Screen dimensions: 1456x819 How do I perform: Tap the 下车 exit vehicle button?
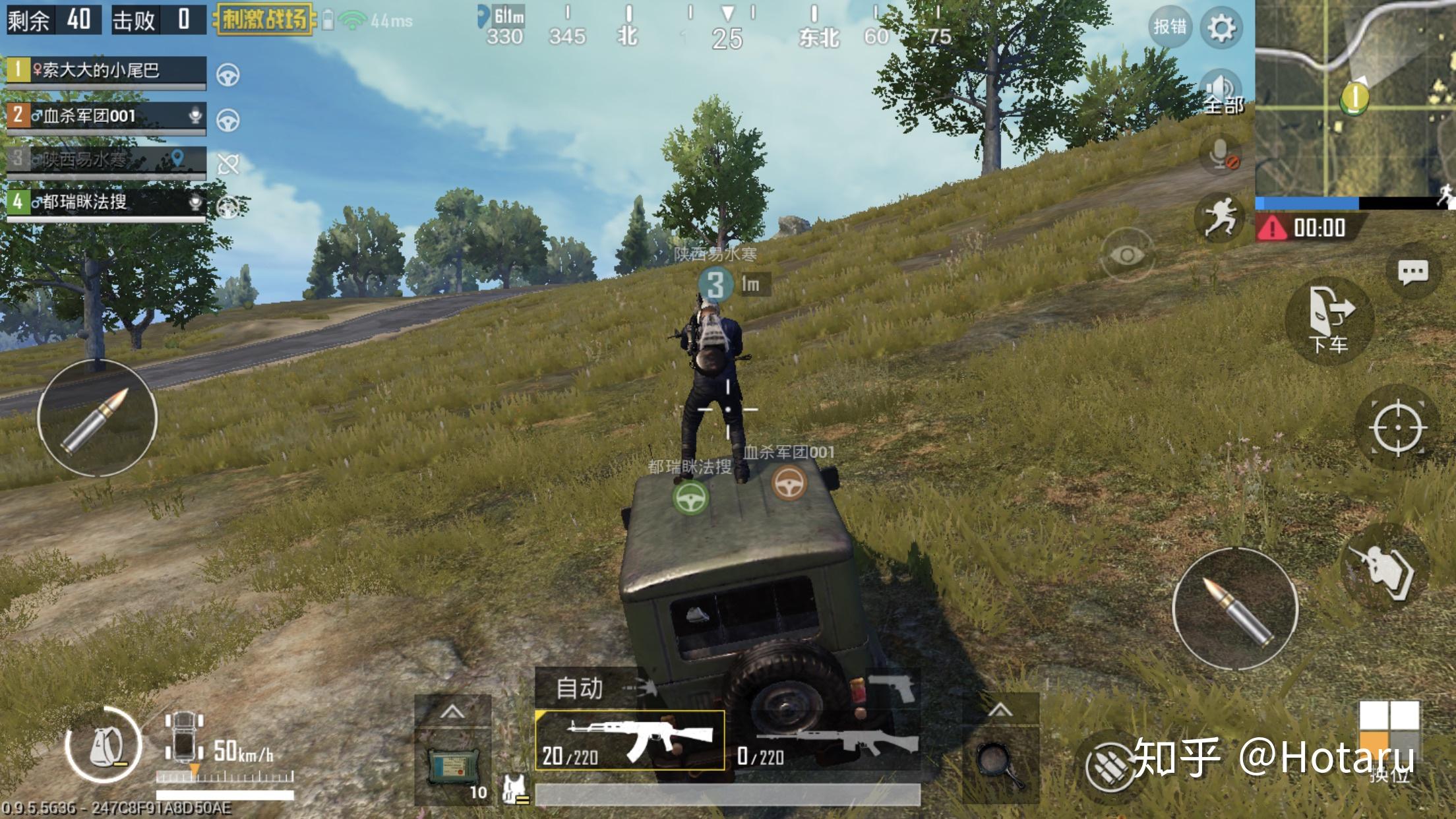(1329, 320)
